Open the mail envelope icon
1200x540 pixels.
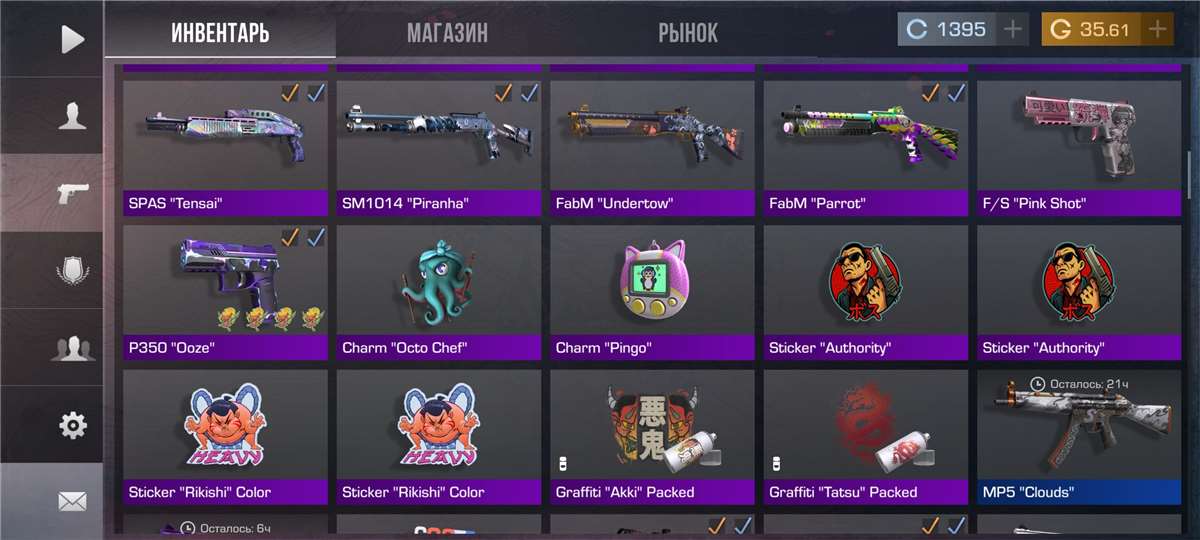72,502
